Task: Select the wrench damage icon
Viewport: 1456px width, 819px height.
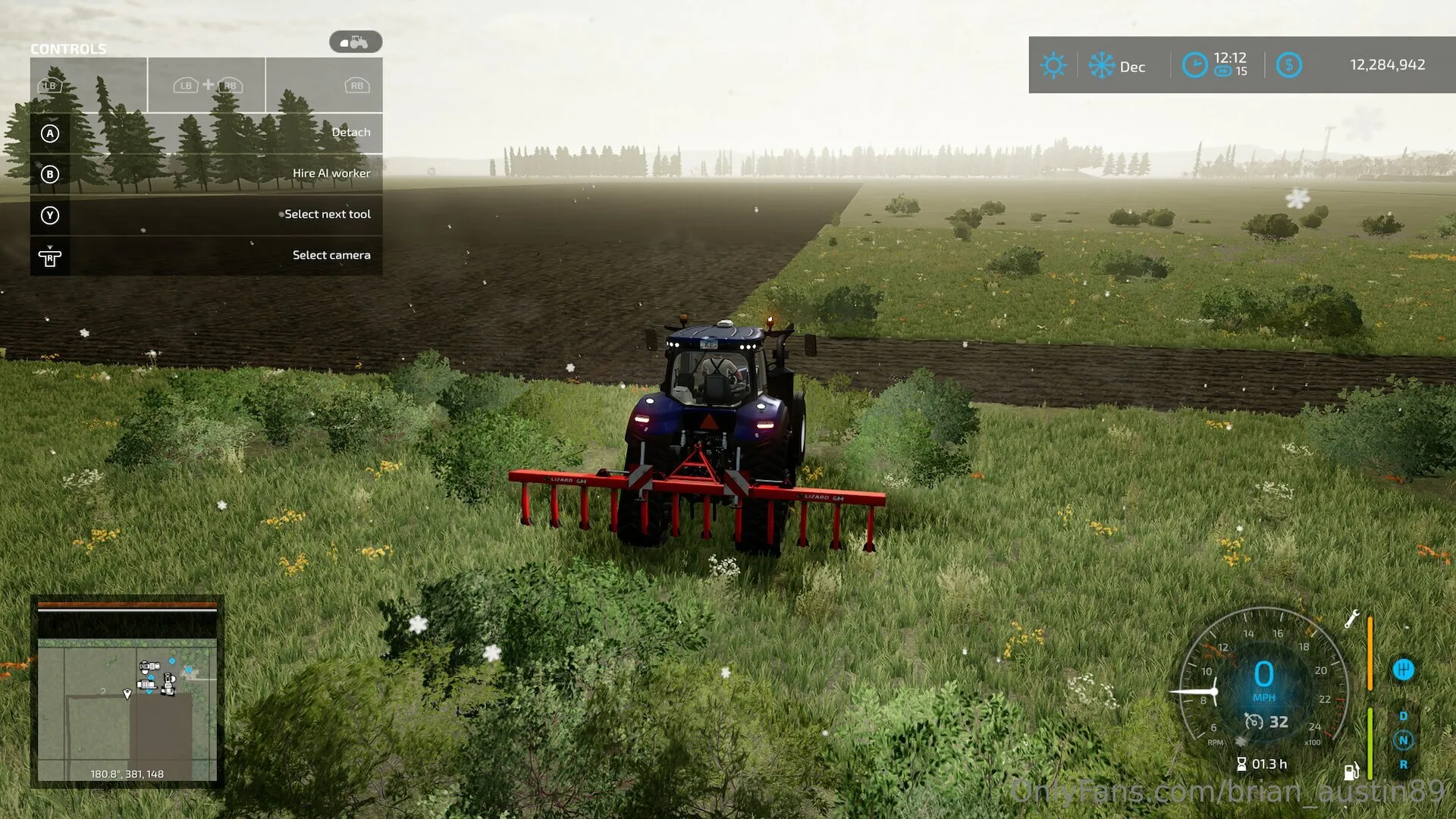Action: [x=1351, y=619]
